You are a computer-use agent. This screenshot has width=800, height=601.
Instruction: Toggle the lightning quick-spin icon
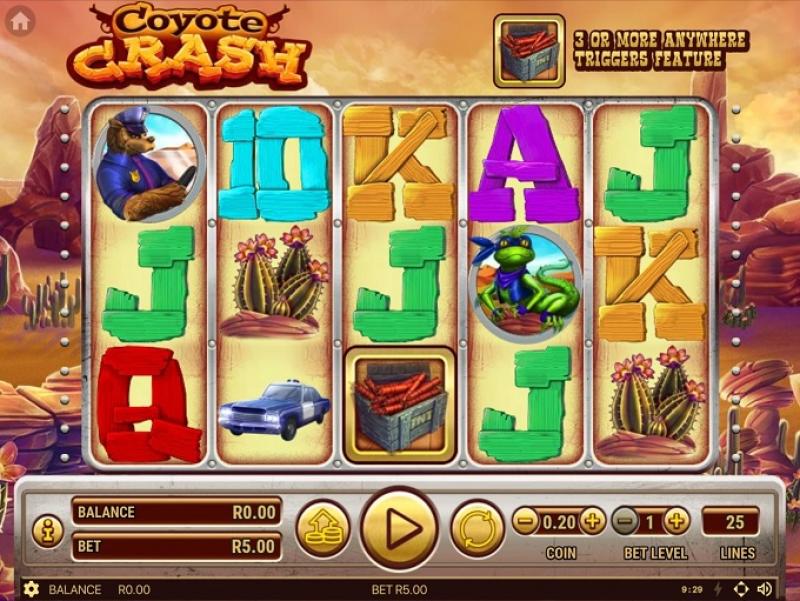(717, 589)
